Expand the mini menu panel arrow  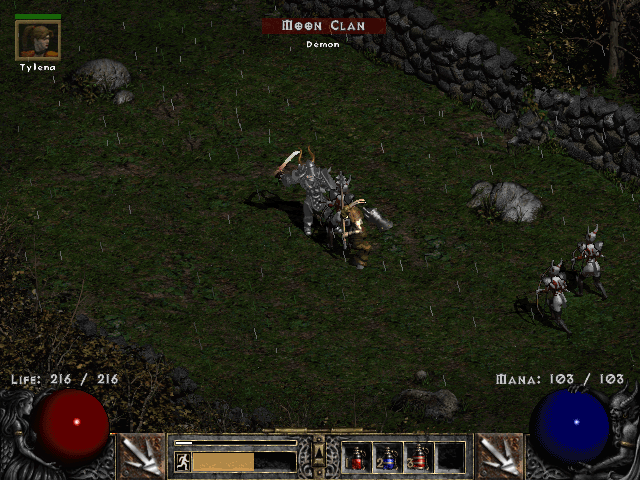(319, 455)
